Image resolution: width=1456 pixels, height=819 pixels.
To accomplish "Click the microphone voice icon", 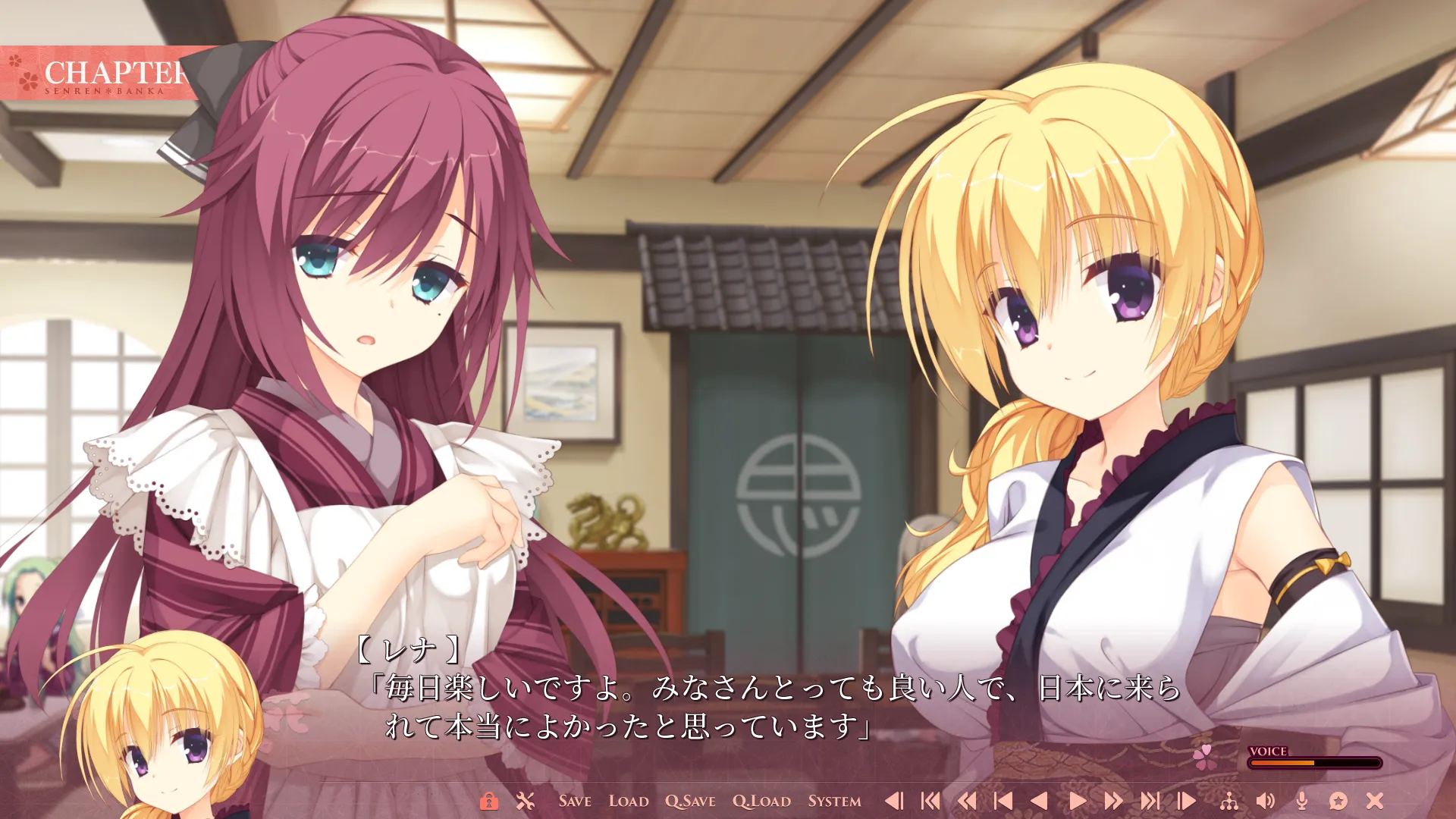I will click(x=1302, y=801).
